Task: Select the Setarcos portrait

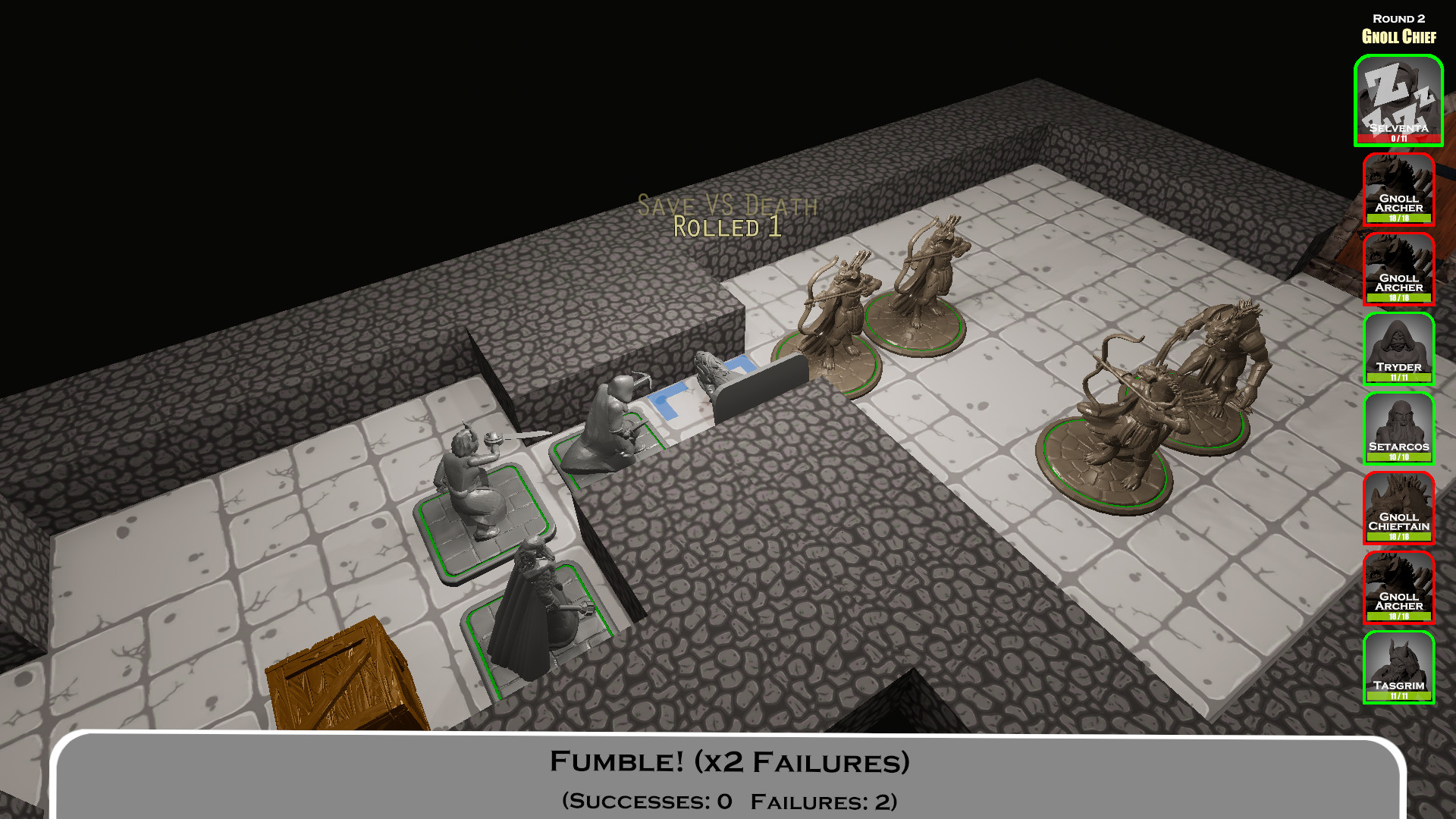Action: 1398,430
